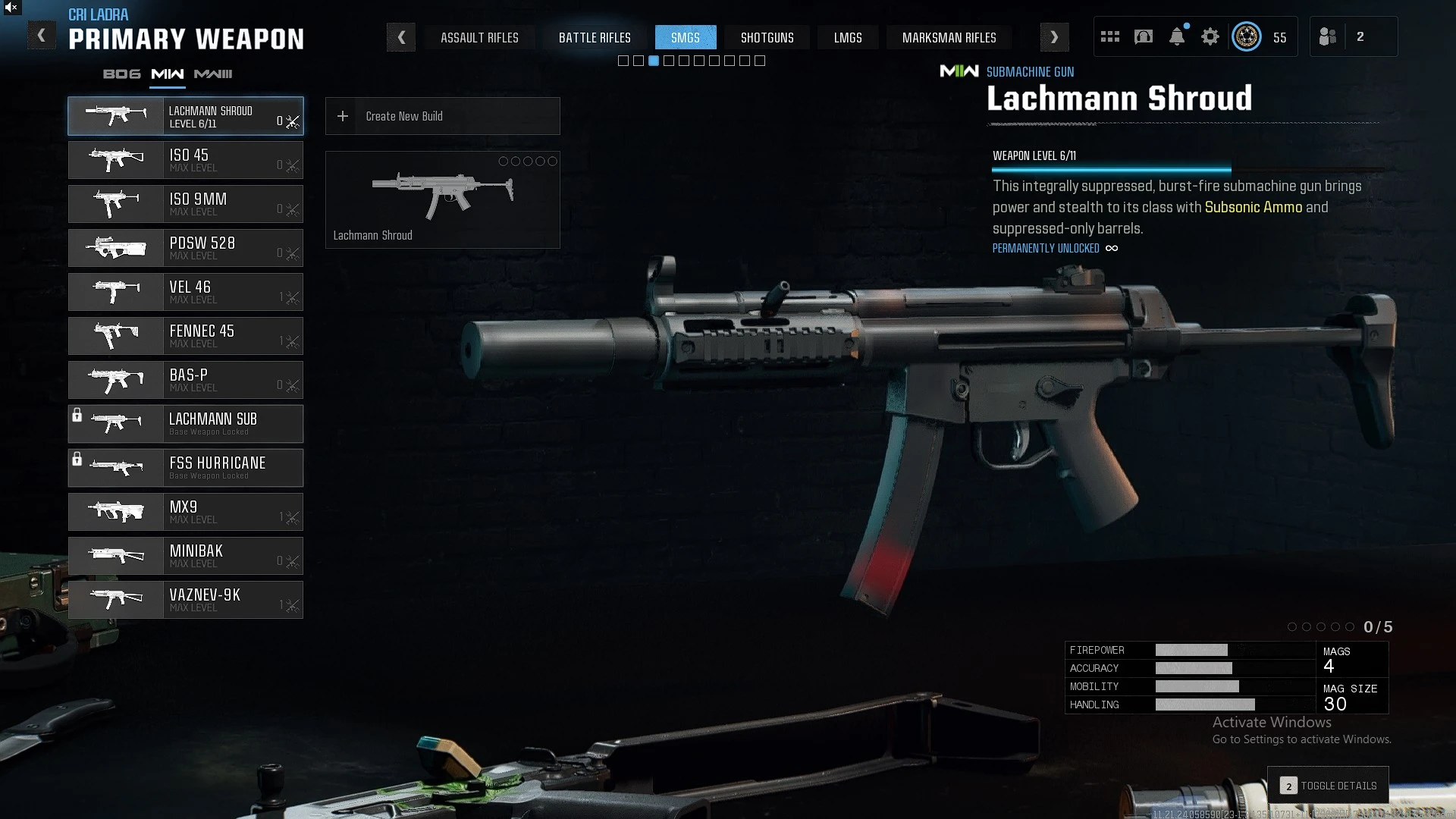Show the LMGs weapon category
The image size is (1456, 819).
click(x=847, y=37)
